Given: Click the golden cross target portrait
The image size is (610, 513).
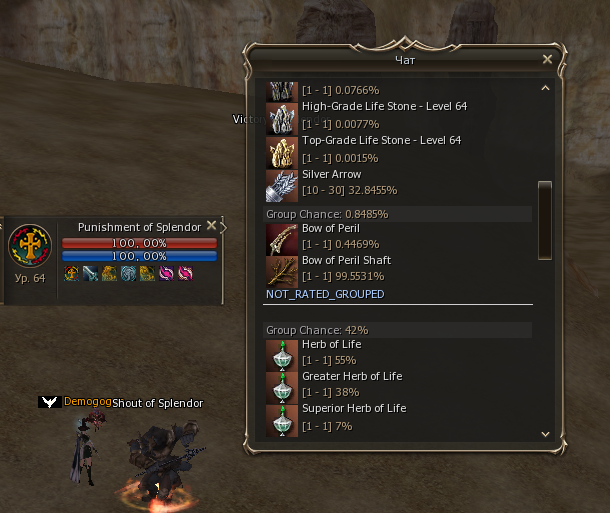Looking at the screenshot, I should pyautogui.click(x=30, y=247).
